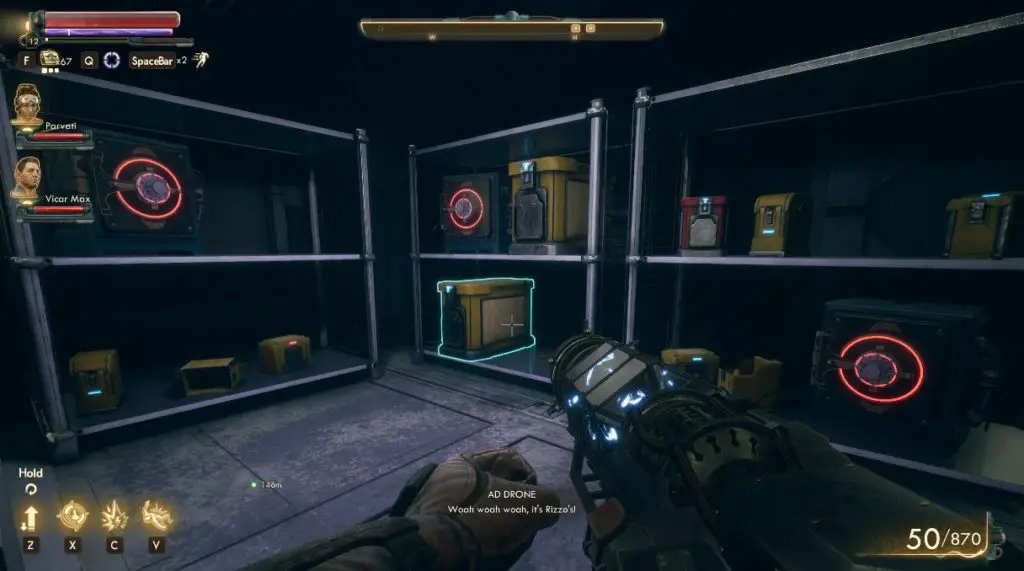Trigger the burst explosion companion ability icon

click(x=115, y=515)
